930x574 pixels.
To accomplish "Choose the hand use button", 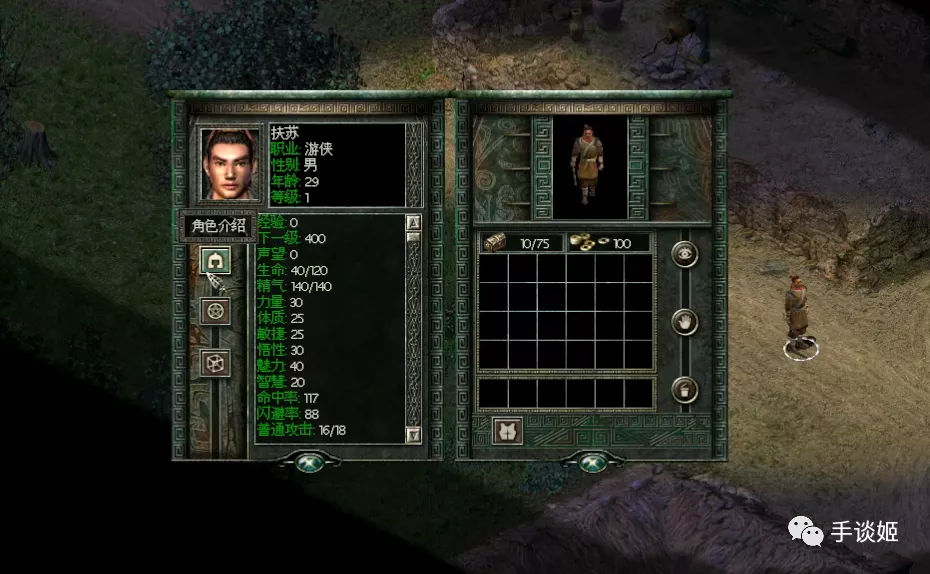I will [684, 322].
